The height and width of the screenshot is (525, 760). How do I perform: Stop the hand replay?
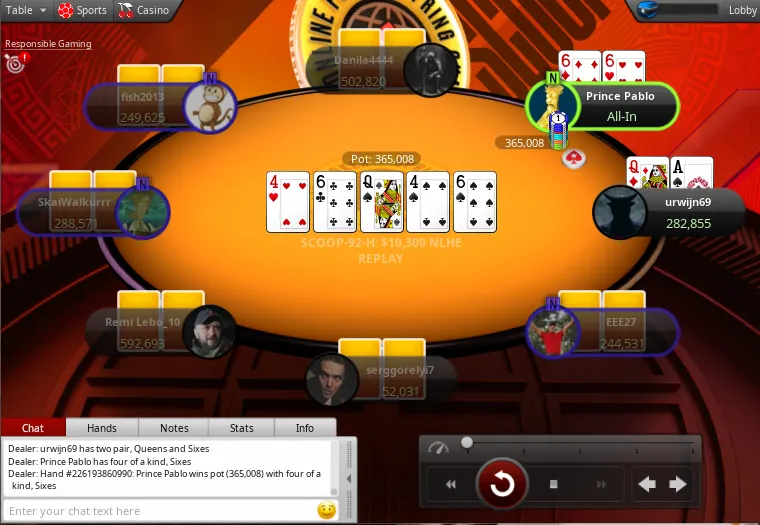tap(554, 485)
